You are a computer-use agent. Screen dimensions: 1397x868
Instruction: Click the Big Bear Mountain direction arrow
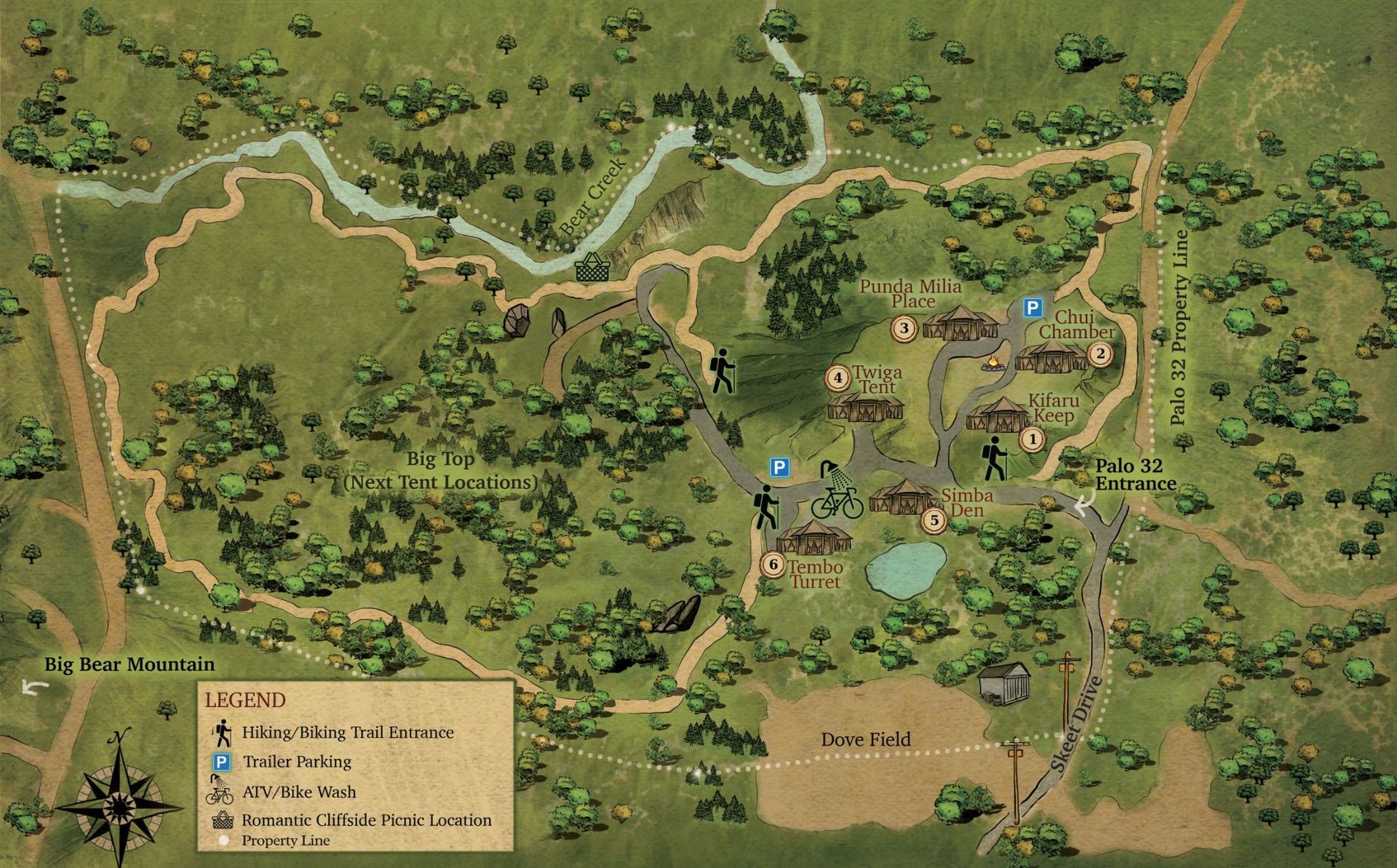pyautogui.click(x=34, y=687)
